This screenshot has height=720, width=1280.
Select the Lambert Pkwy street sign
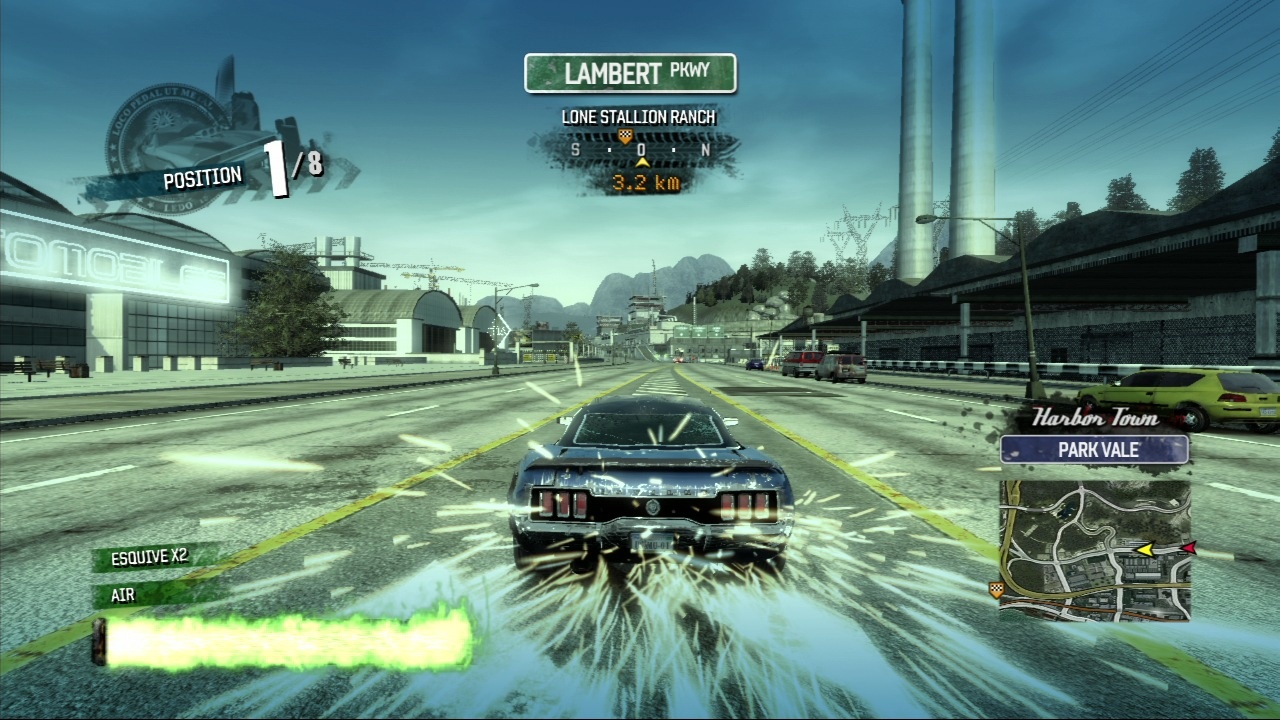pos(630,74)
